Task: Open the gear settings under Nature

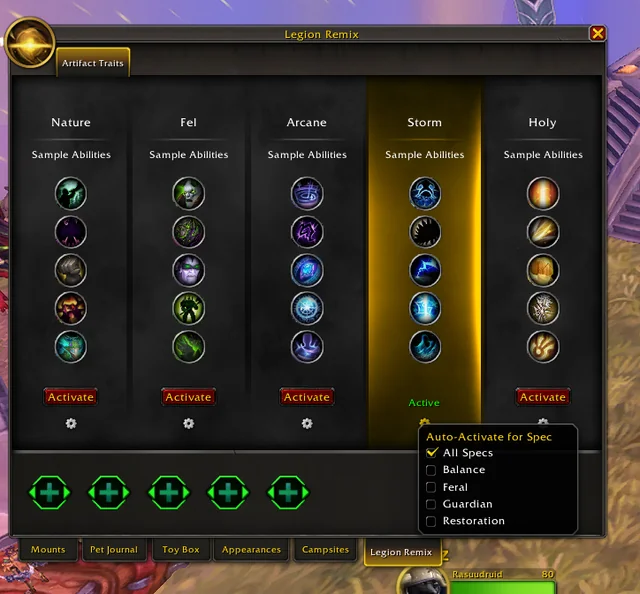Action: pos(71,424)
